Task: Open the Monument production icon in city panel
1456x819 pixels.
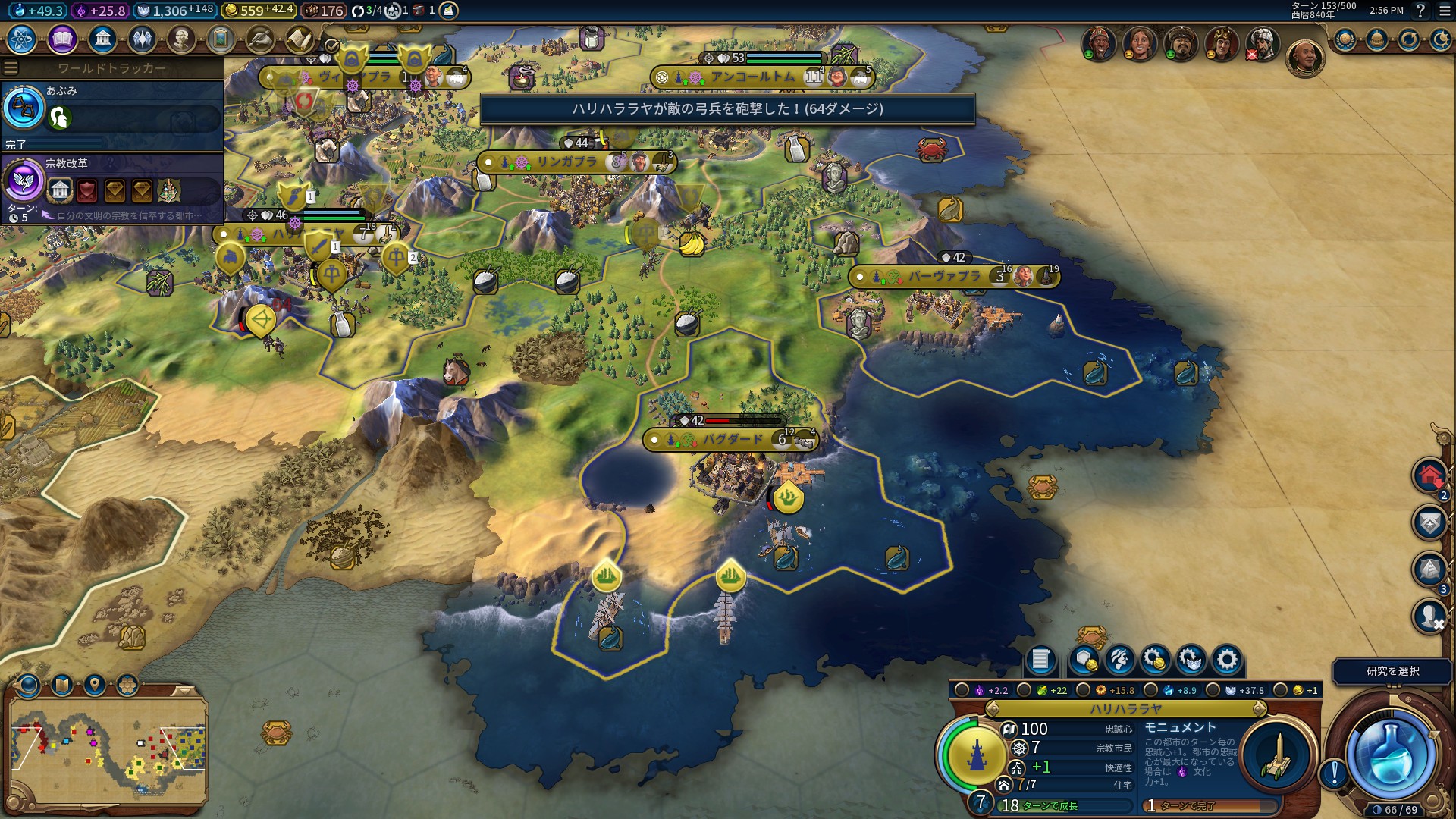Action: point(1278,755)
